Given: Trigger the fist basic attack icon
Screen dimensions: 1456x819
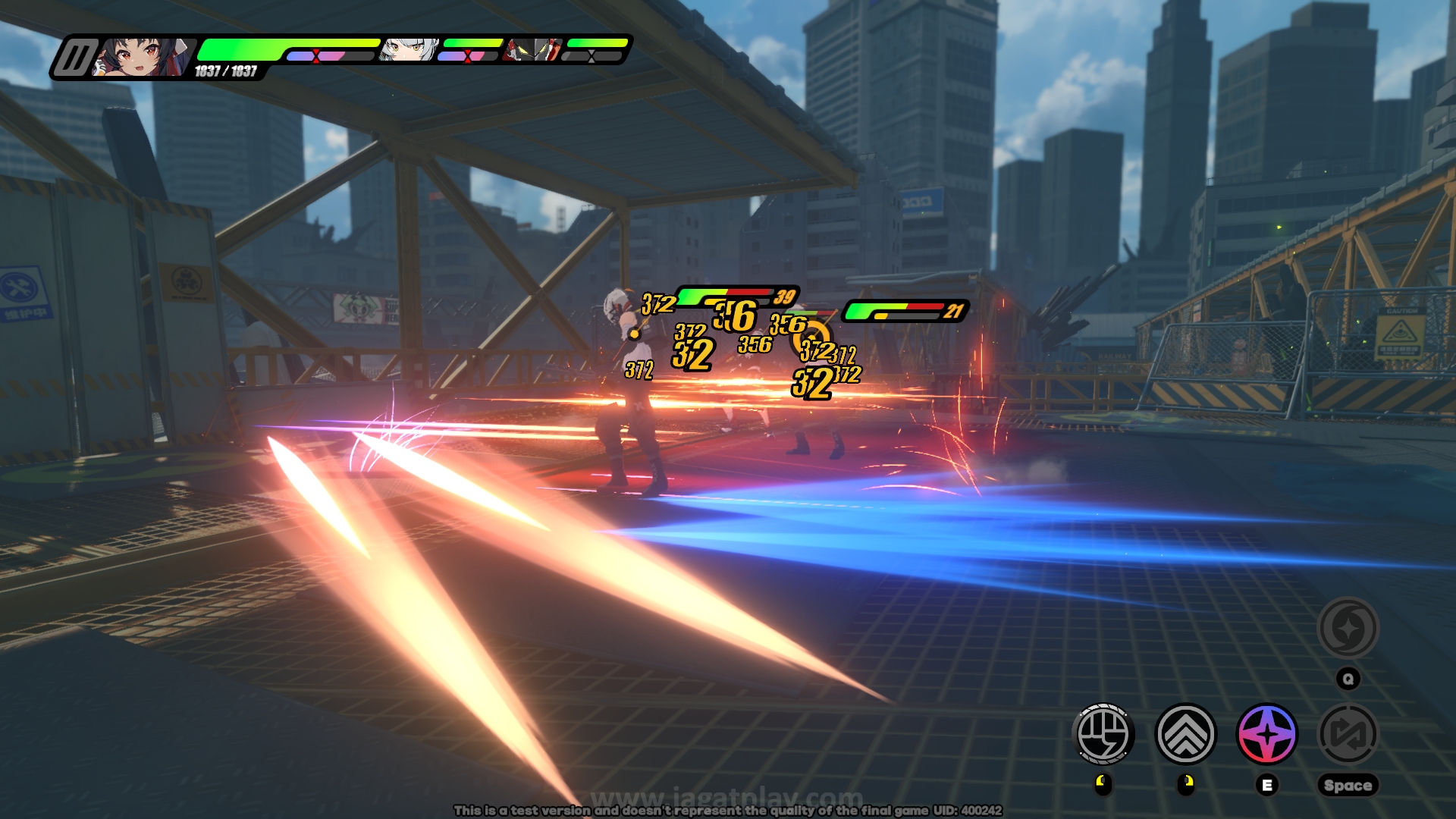Looking at the screenshot, I should [x=1103, y=734].
